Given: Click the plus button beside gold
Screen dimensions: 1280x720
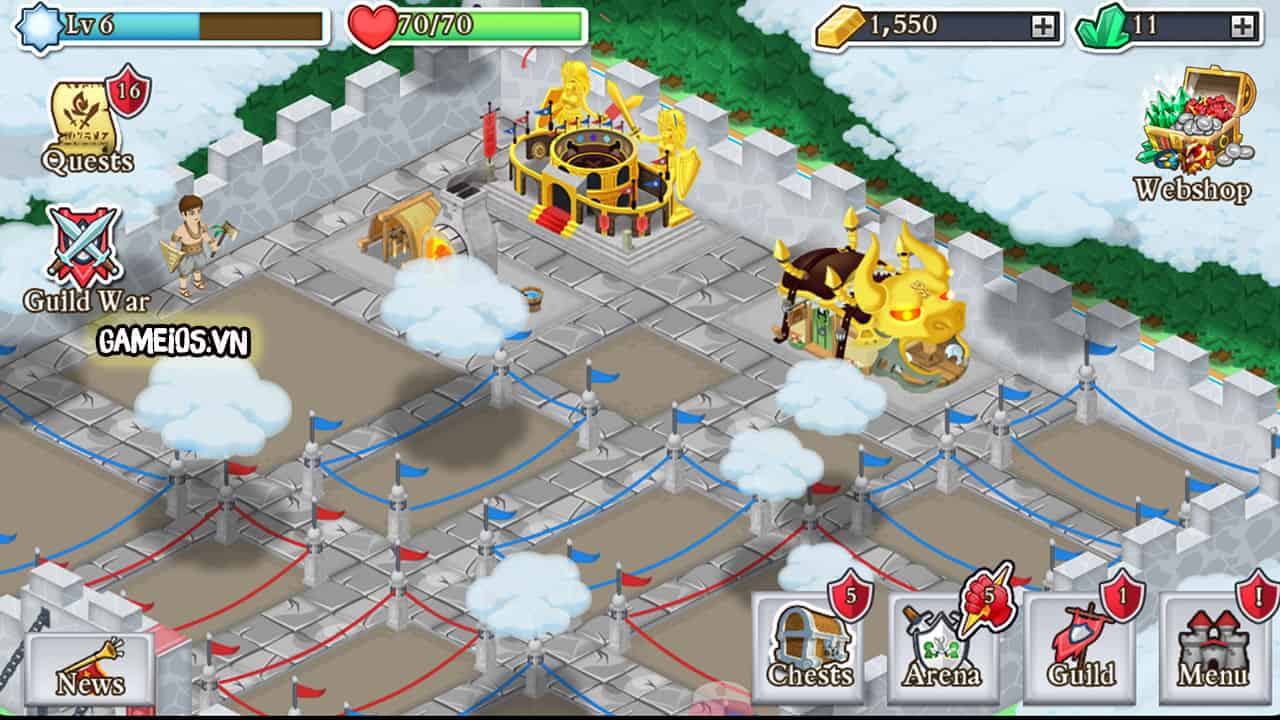Looking at the screenshot, I should click(1043, 27).
